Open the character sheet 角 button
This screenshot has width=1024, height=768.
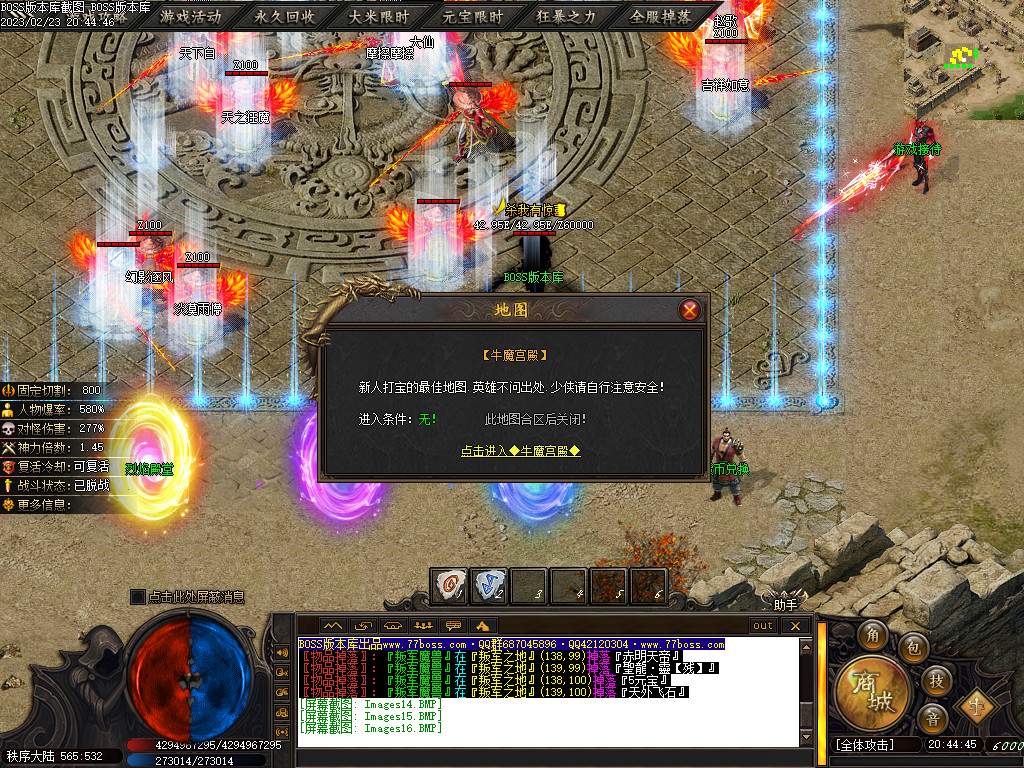tap(873, 635)
